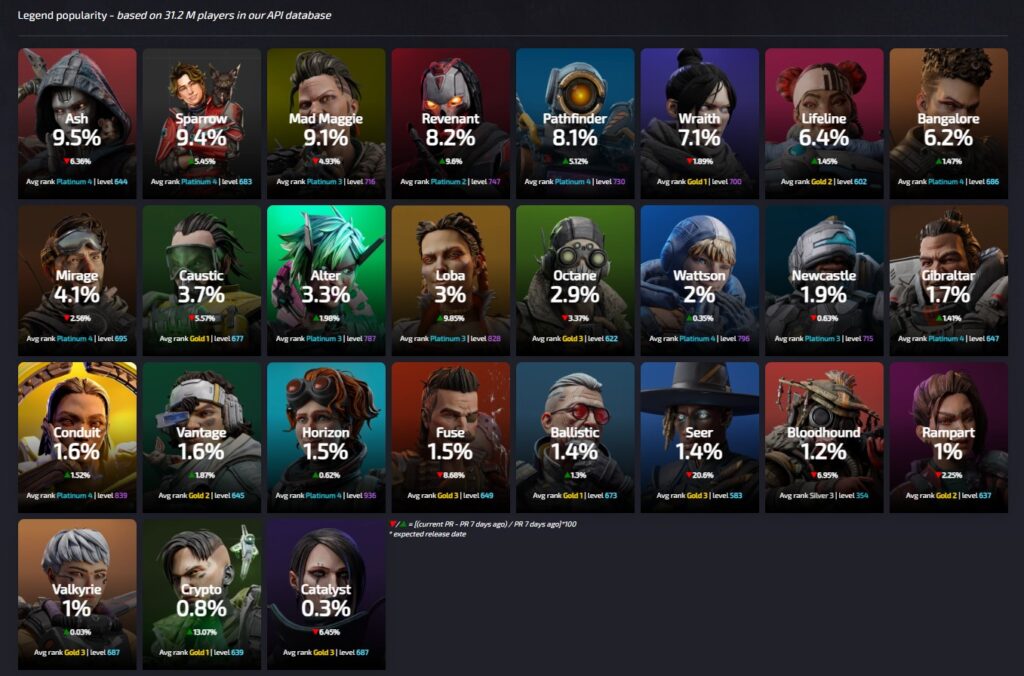Choose the Conduit legend card
The height and width of the screenshot is (676, 1024).
click(77, 435)
